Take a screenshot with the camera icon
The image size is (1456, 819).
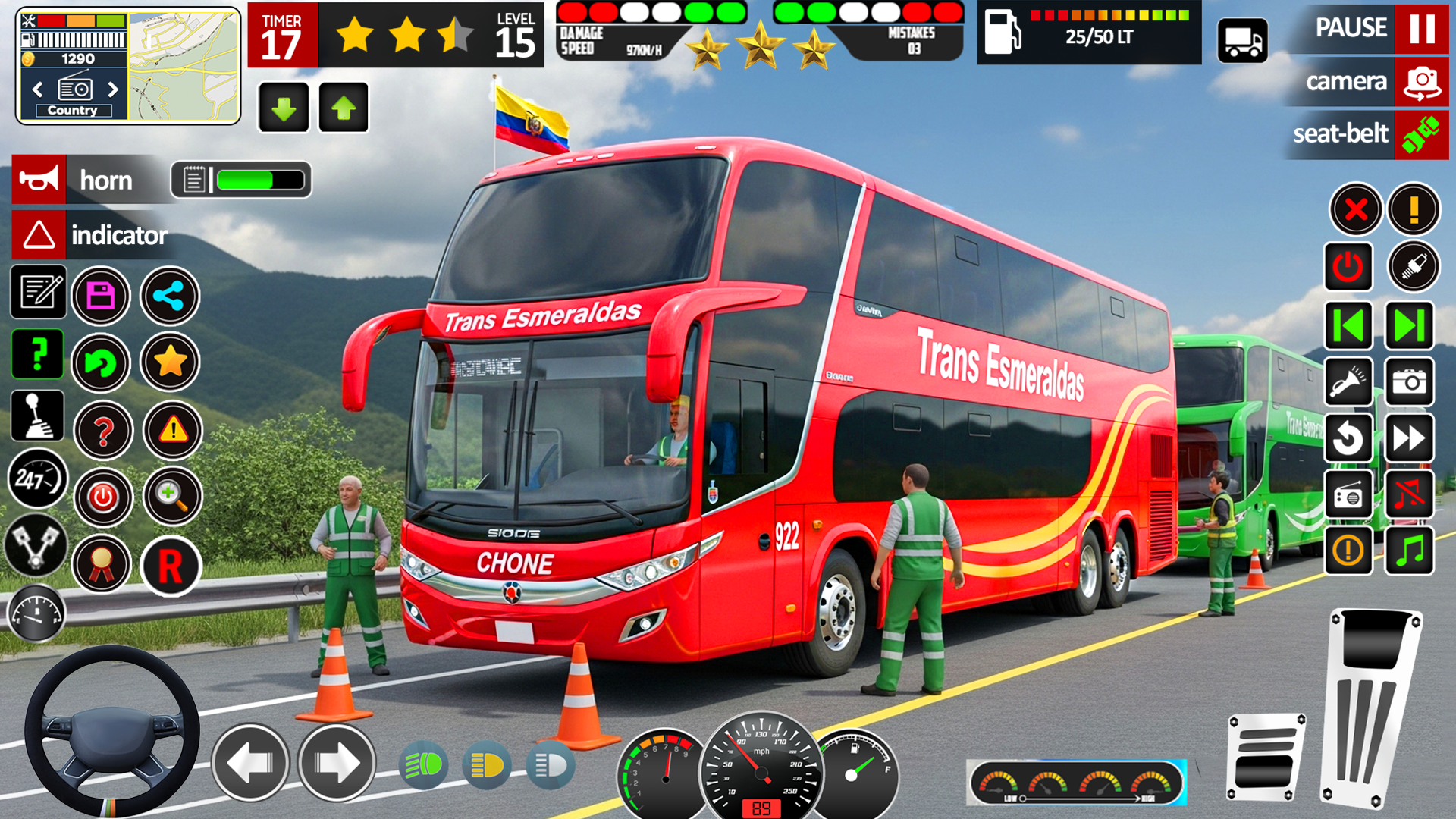pyautogui.click(x=1409, y=383)
